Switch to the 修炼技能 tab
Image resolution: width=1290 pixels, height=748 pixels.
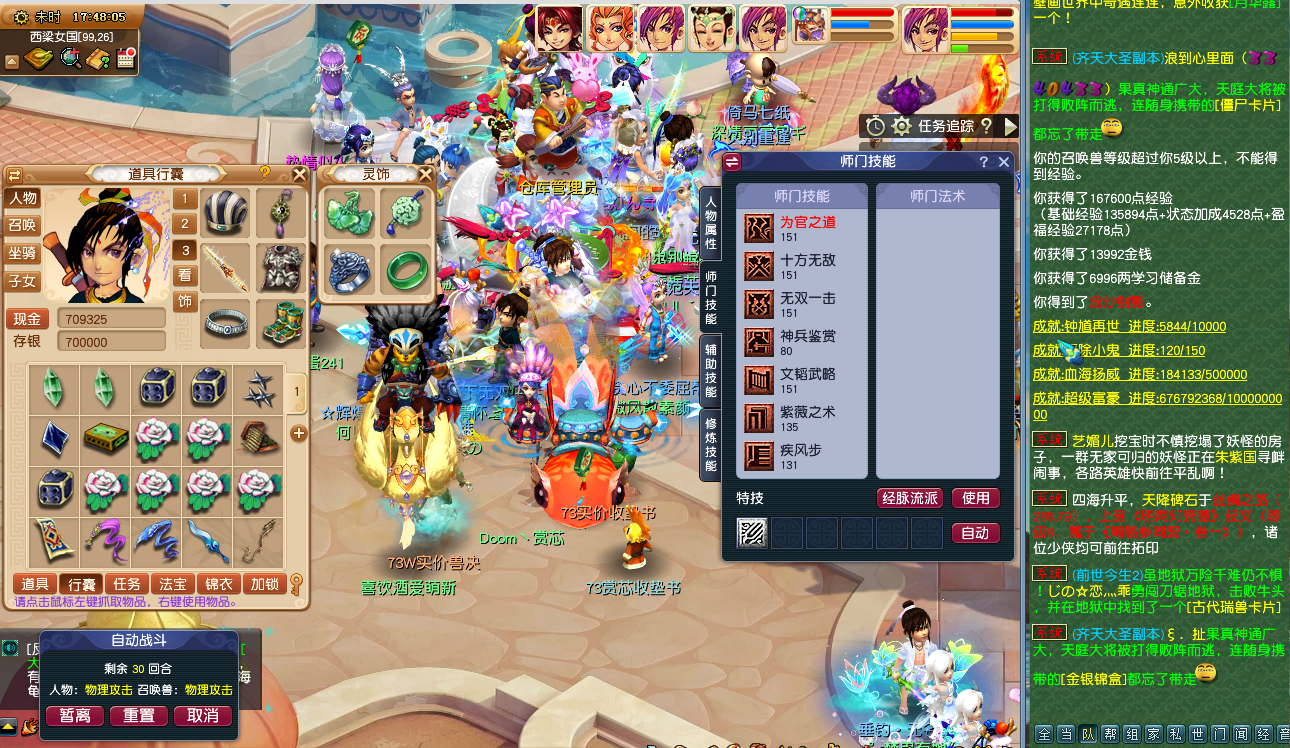pos(710,445)
